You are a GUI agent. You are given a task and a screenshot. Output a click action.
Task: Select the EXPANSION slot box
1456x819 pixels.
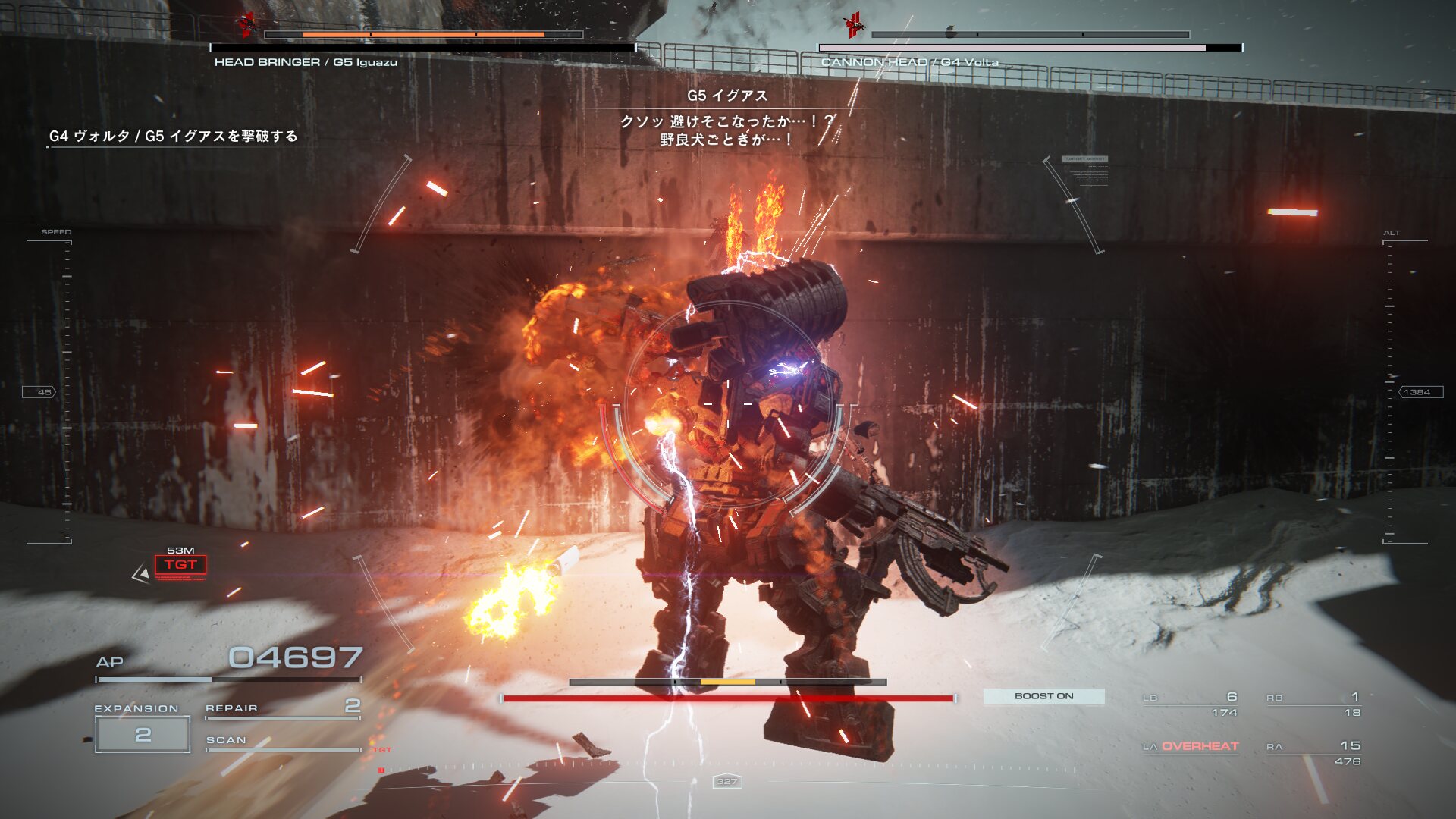click(143, 734)
